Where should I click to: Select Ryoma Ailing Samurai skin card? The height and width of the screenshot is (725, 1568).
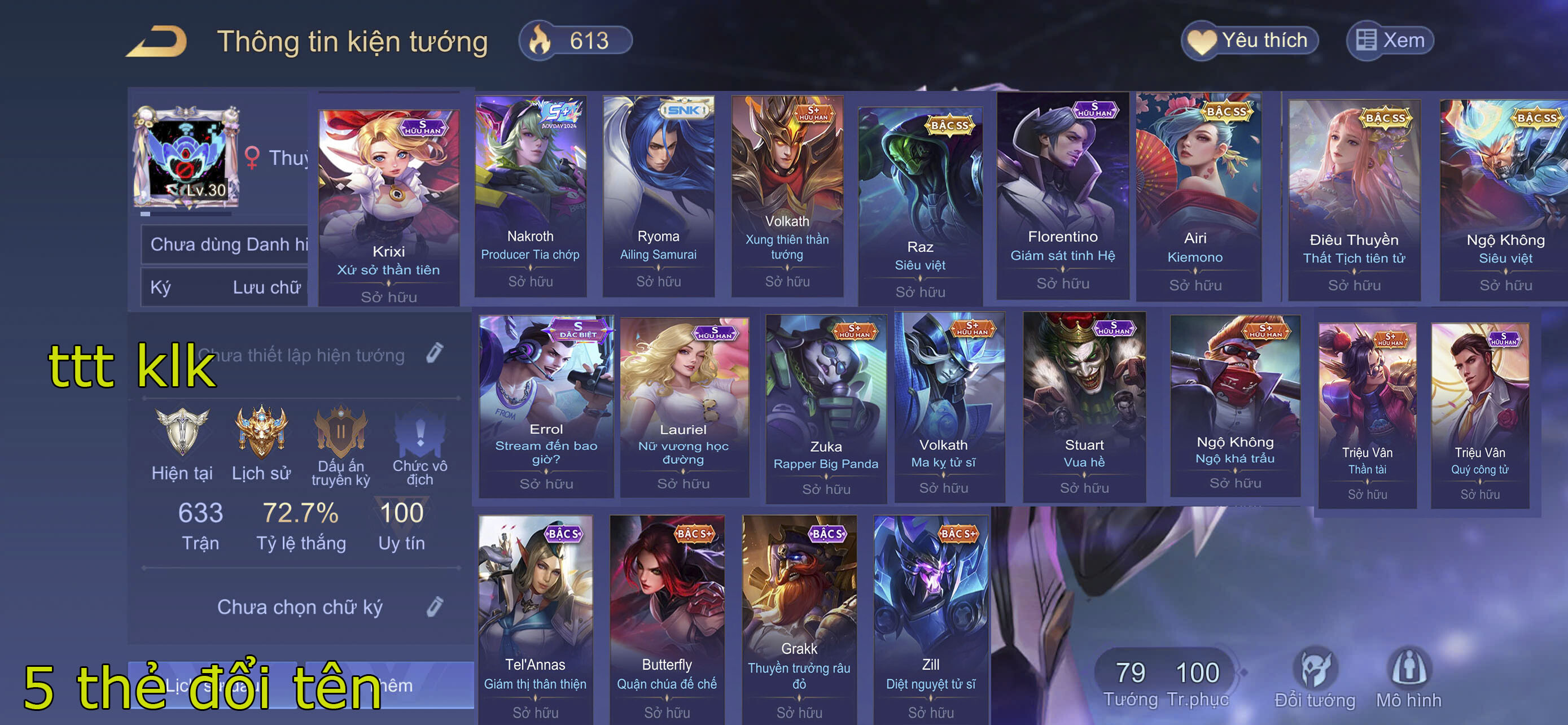[658, 196]
